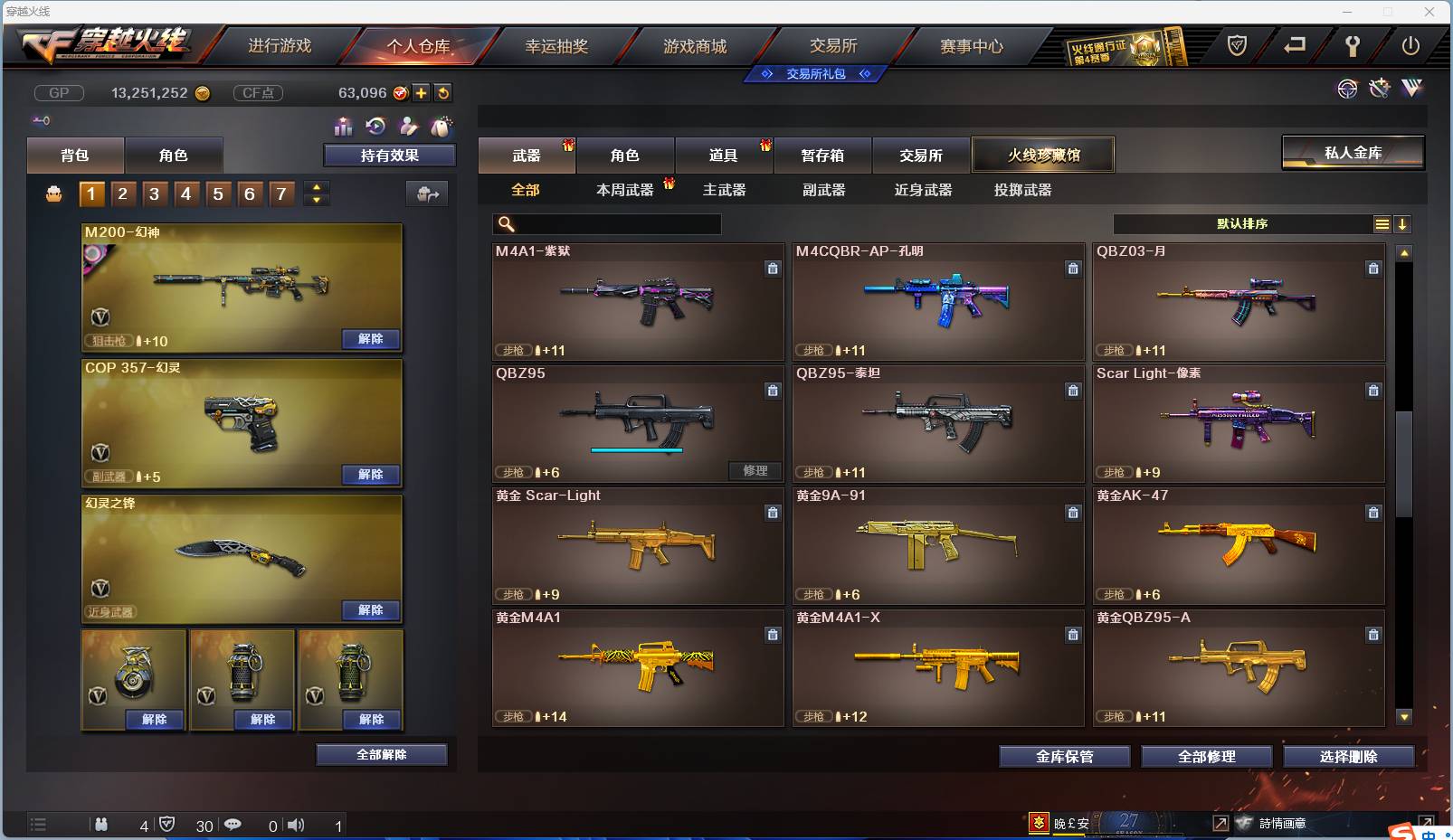
Task: Switch to the 火线珍藏馆 tab
Action: tap(1044, 155)
